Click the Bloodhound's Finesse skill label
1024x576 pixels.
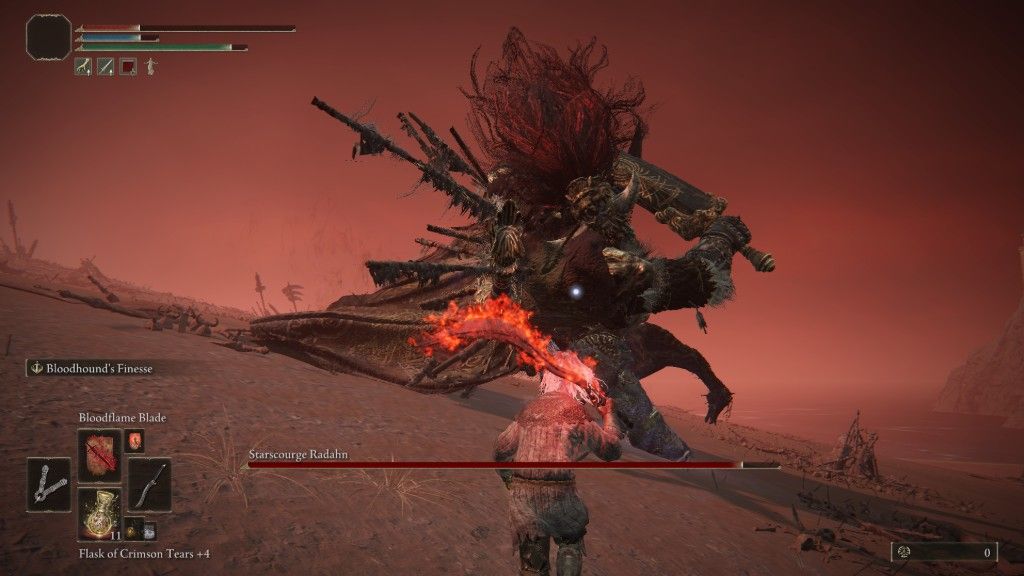(x=97, y=368)
